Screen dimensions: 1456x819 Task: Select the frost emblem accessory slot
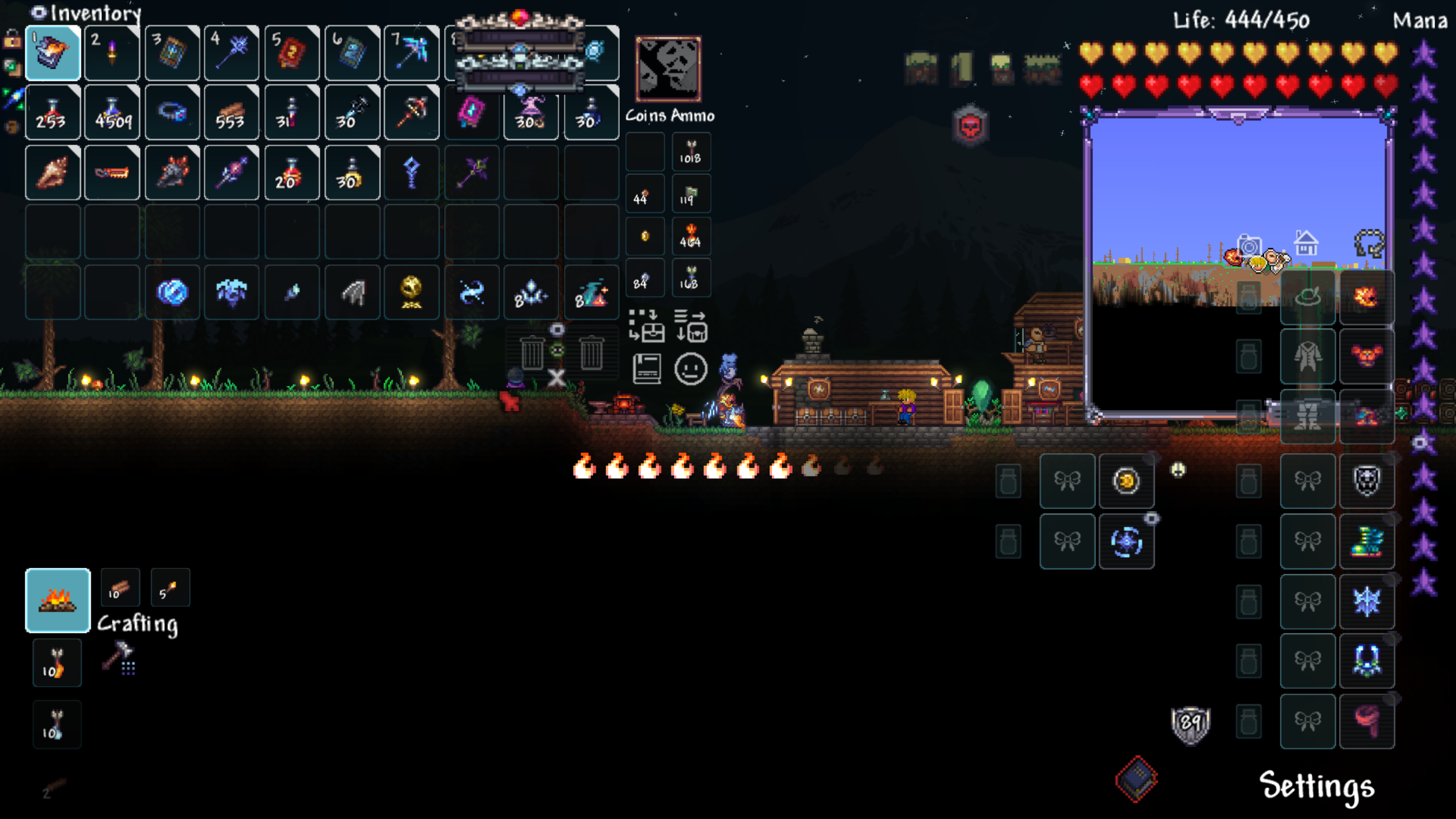[x=1366, y=600]
